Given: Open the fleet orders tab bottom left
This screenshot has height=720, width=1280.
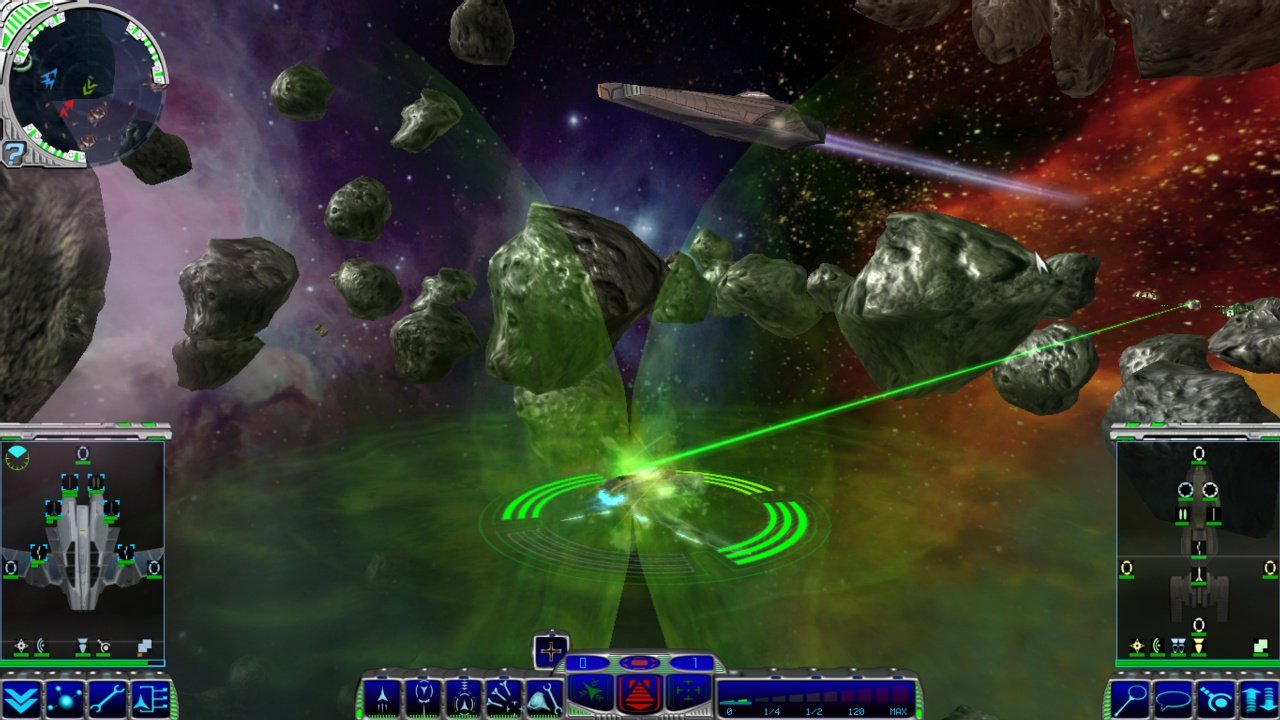Looking at the screenshot, I should click(x=150, y=695).
